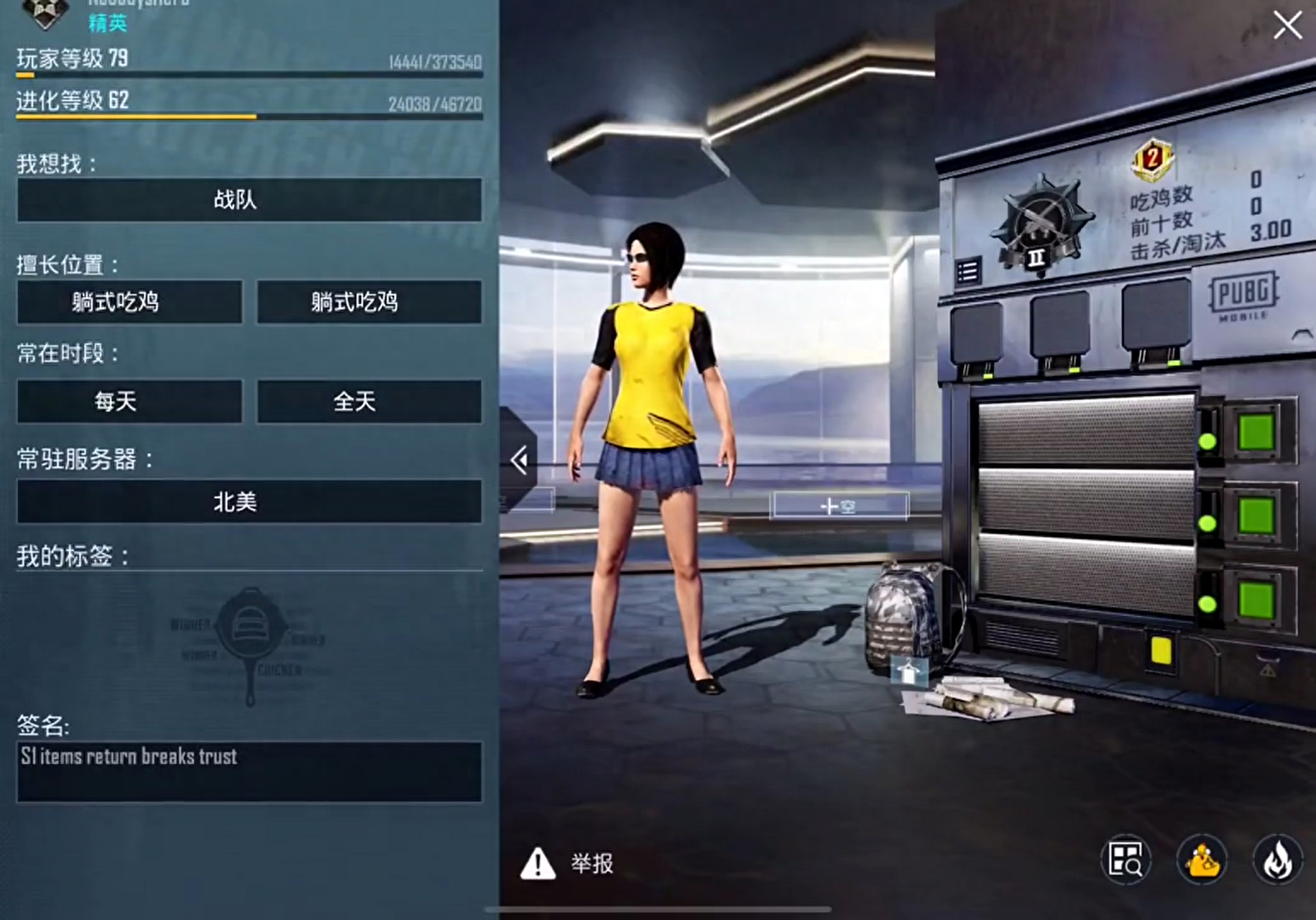Toggle the 全天 time period tag
The image size is (1316, 920).
click(366, 401)
